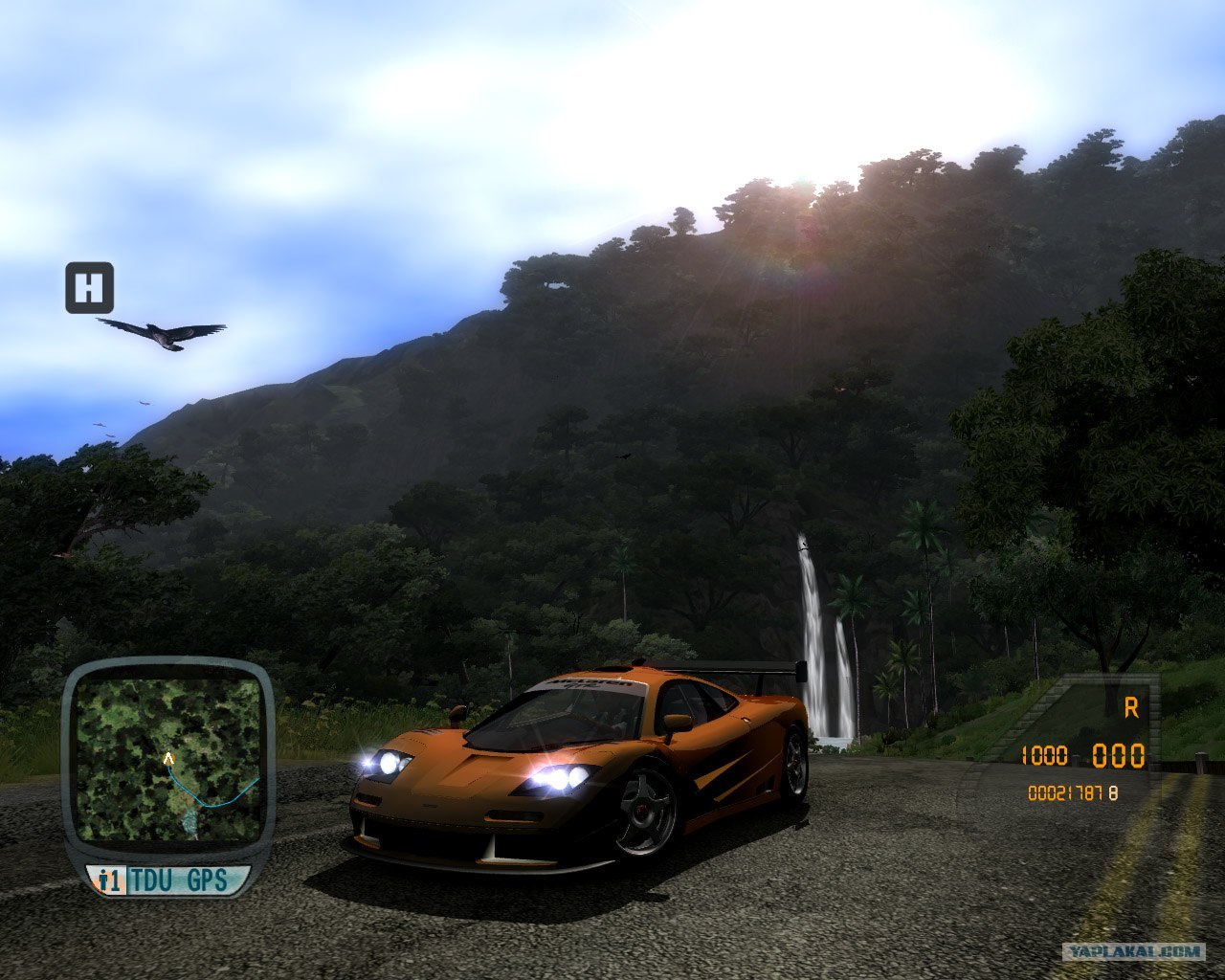This screenshot has height=980, width=1225.
Task: Click the H home marker icon
Action: coord(89,287)
